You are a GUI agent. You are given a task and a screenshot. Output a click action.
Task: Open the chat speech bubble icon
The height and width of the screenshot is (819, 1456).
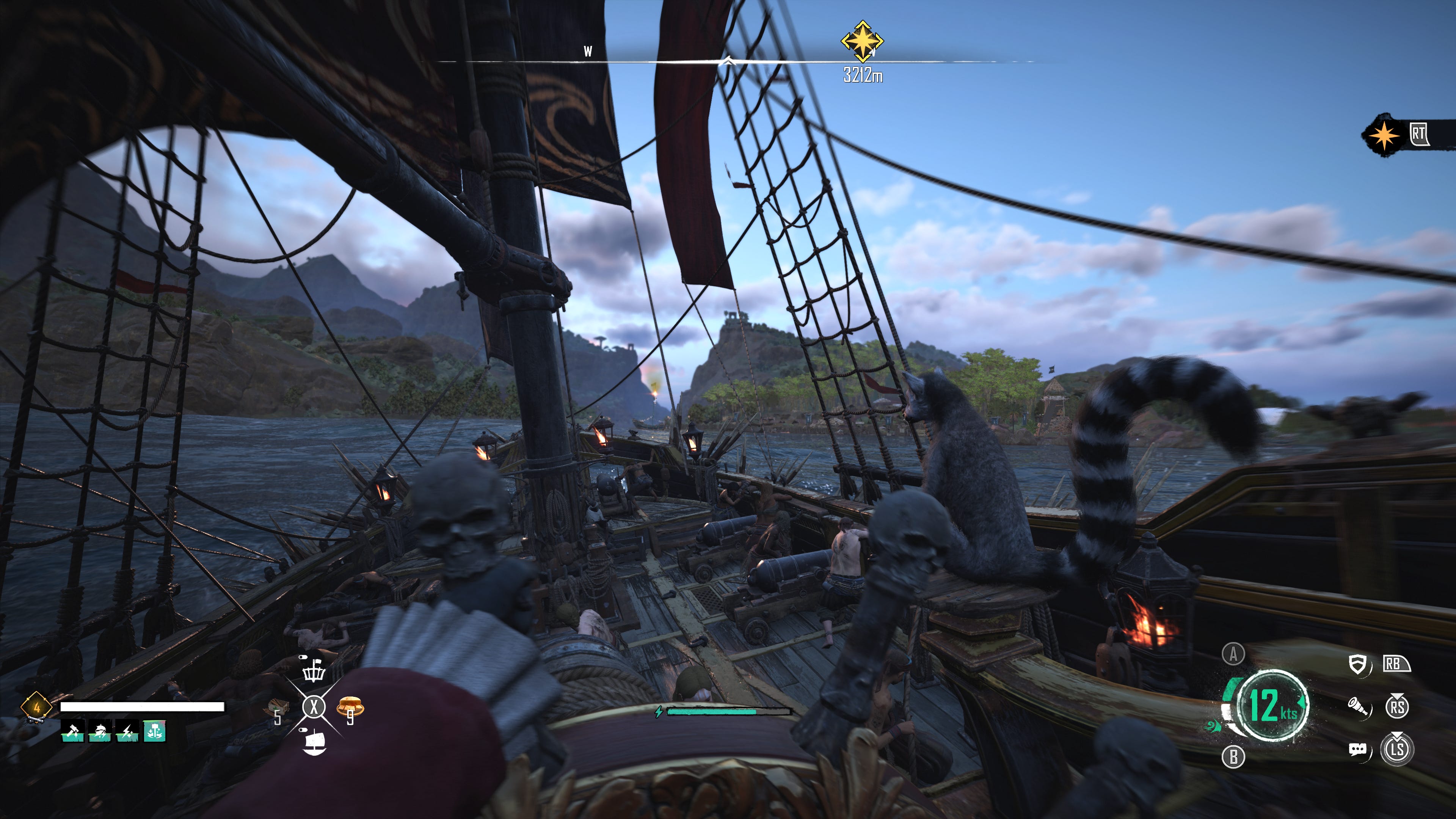(1358, 750)
